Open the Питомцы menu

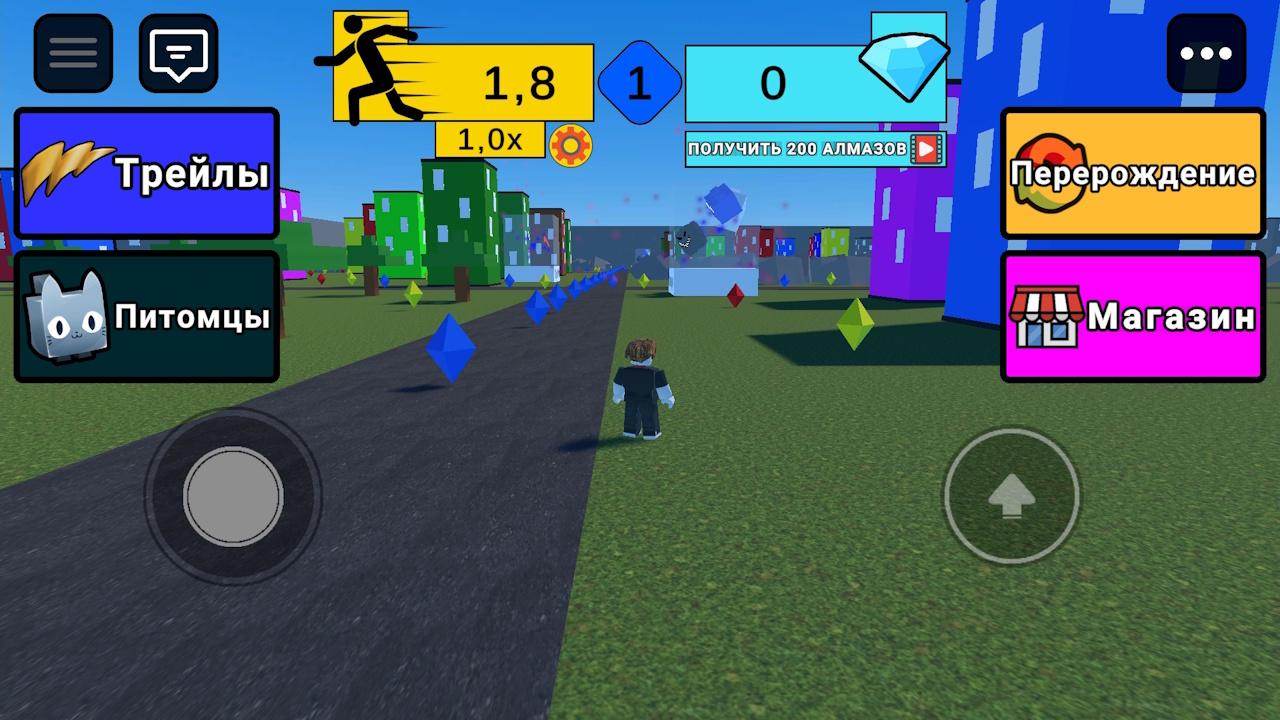[147, 315]
